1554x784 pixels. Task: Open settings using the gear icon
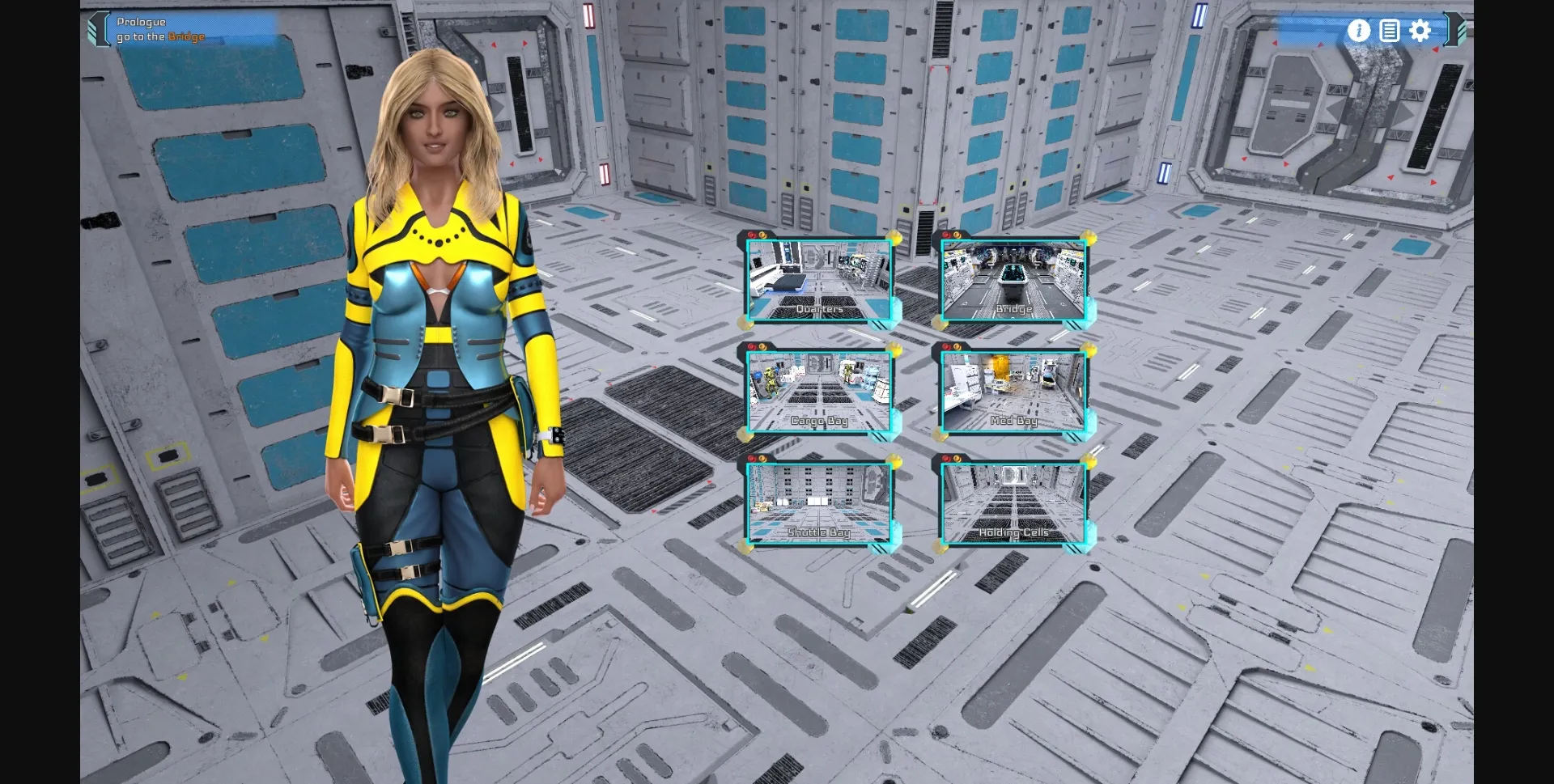point(1419,31)
